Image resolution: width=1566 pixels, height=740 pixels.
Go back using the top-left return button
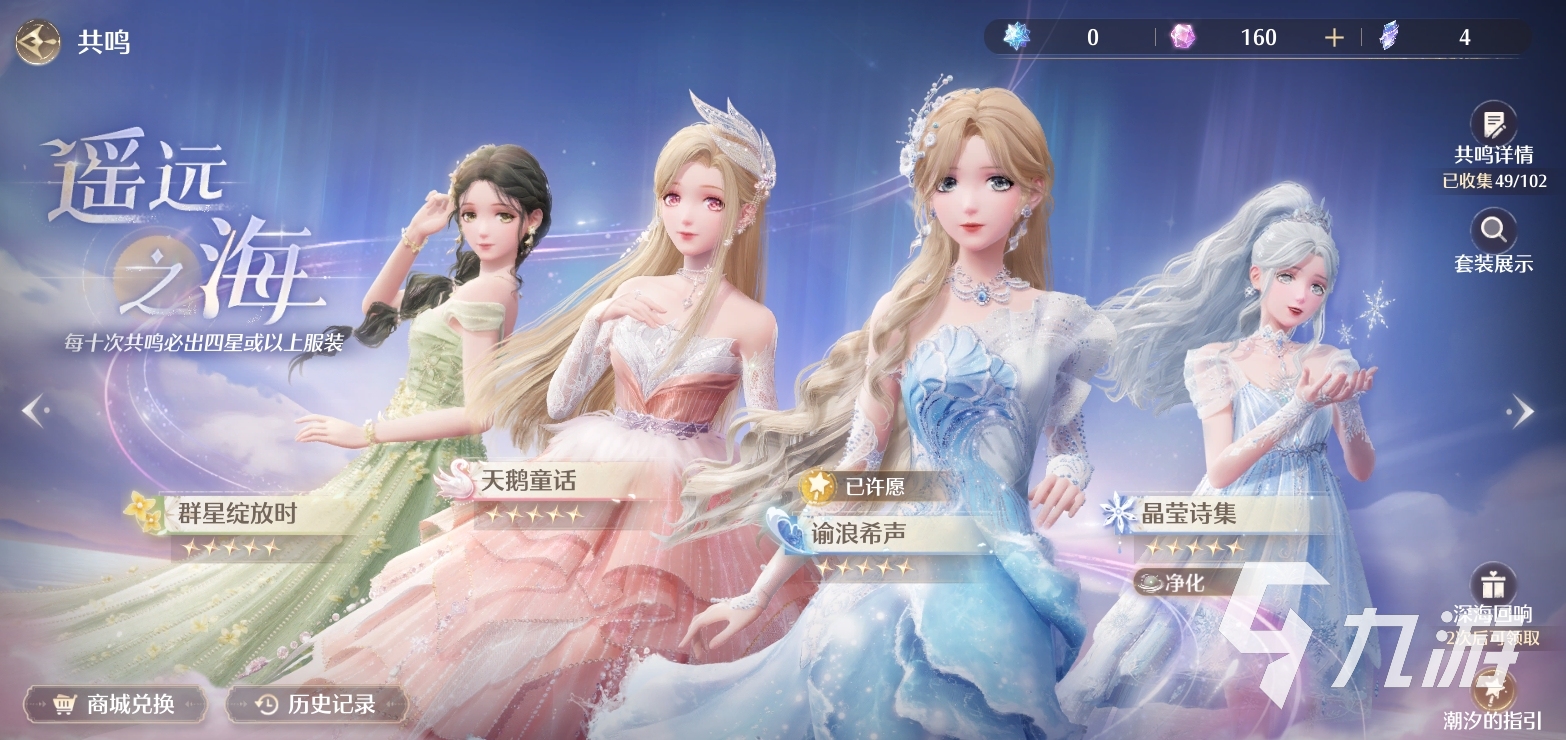tap(38, 43)
